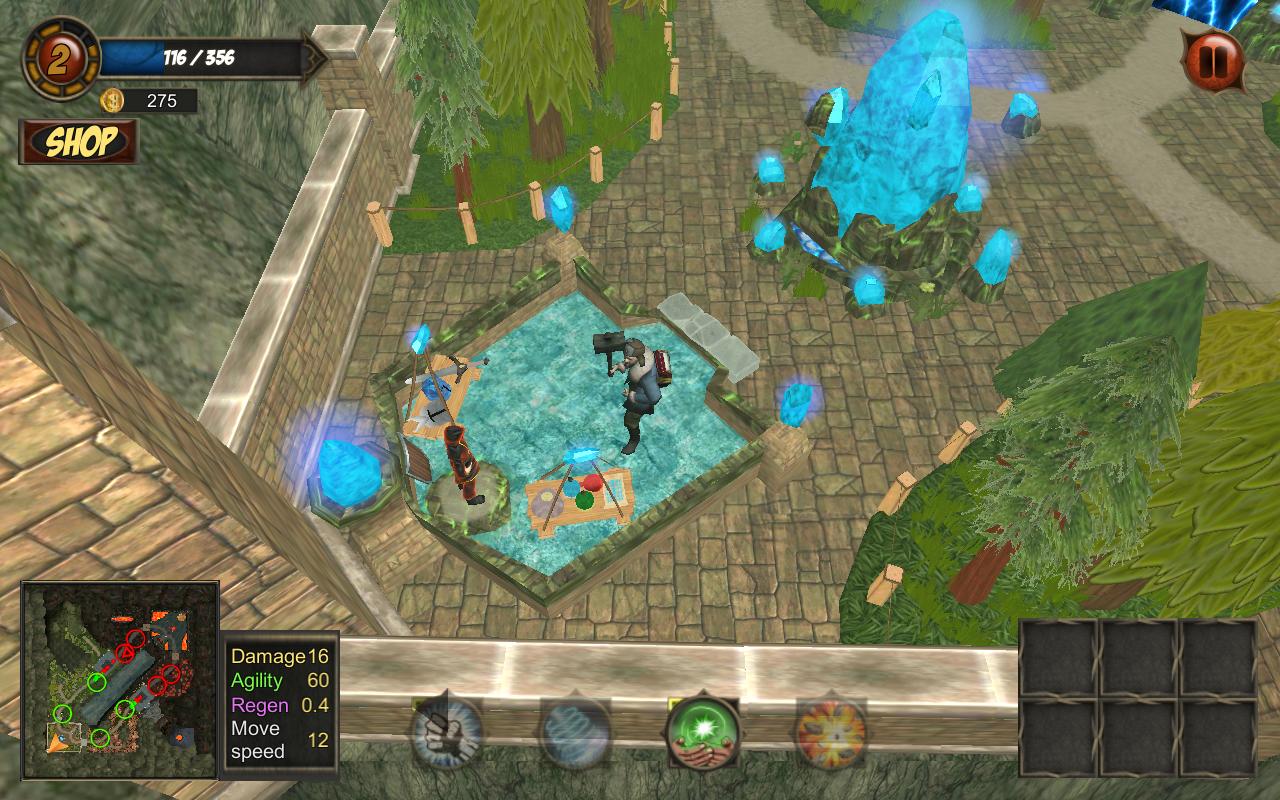The image size is (1280, 800).
Task: Click the minimap in the corner
Action: tap(120, 680)
